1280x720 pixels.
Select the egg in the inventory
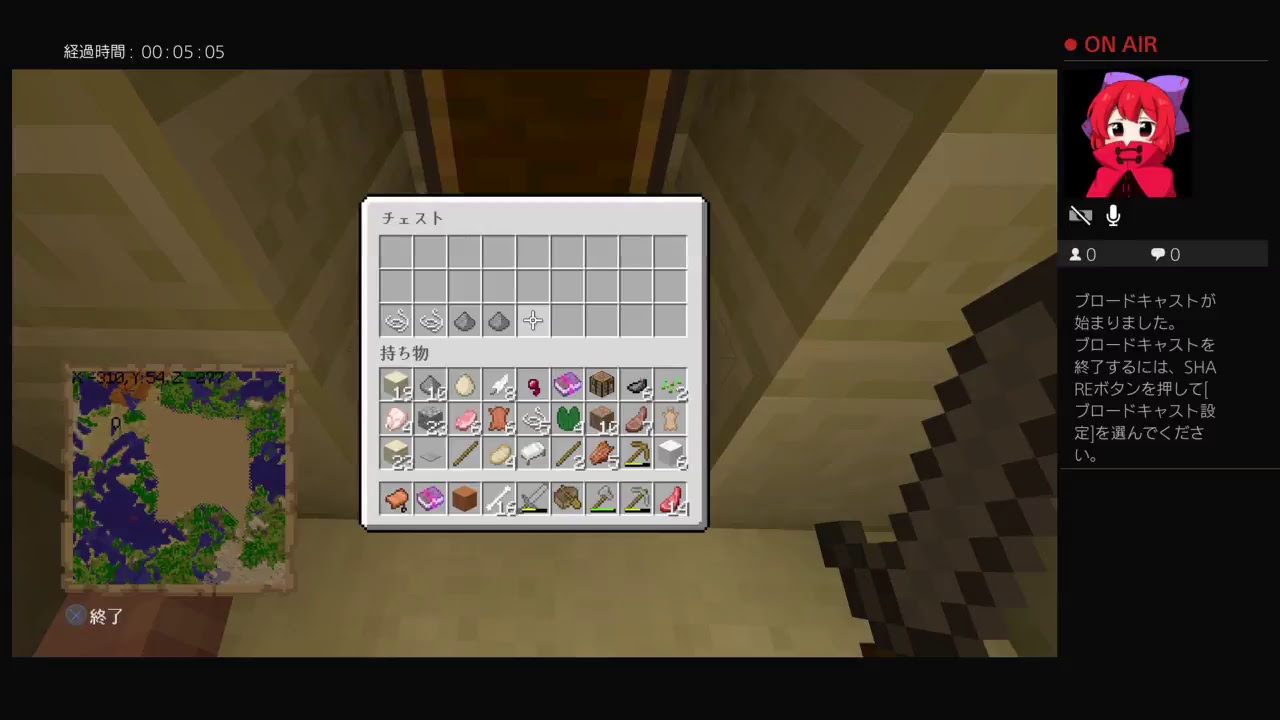(465, 387)
